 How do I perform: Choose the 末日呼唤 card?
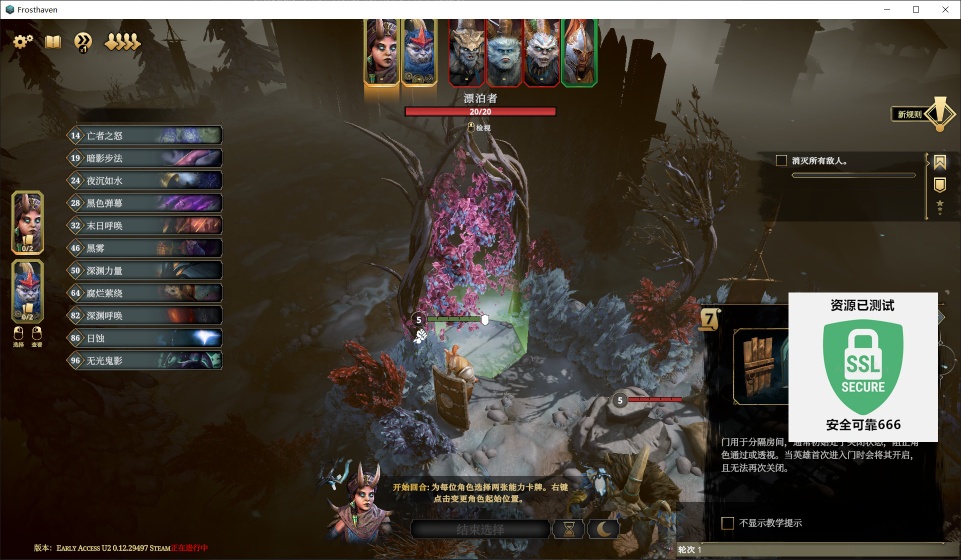[145, 225]
